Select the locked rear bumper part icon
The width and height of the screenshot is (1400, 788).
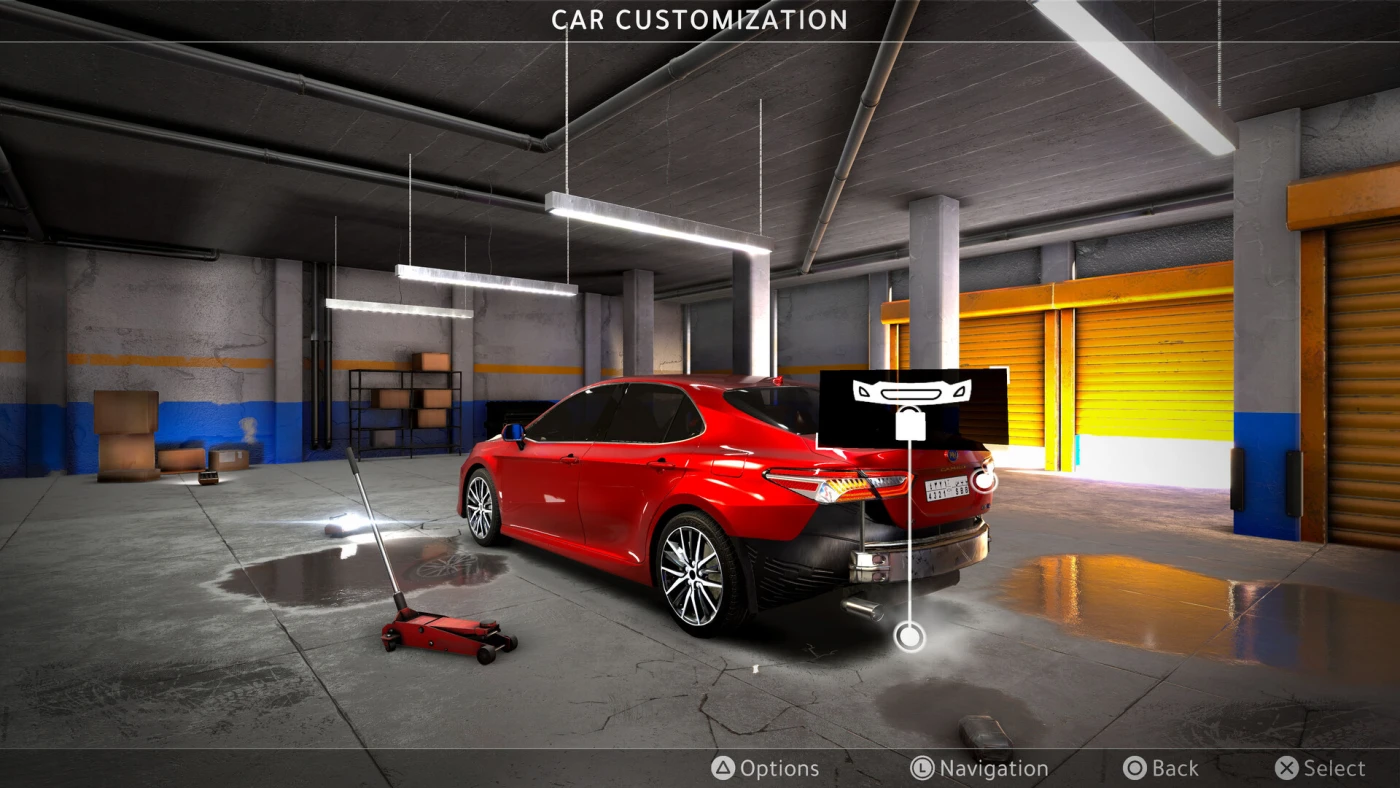(x=911, y=407)
